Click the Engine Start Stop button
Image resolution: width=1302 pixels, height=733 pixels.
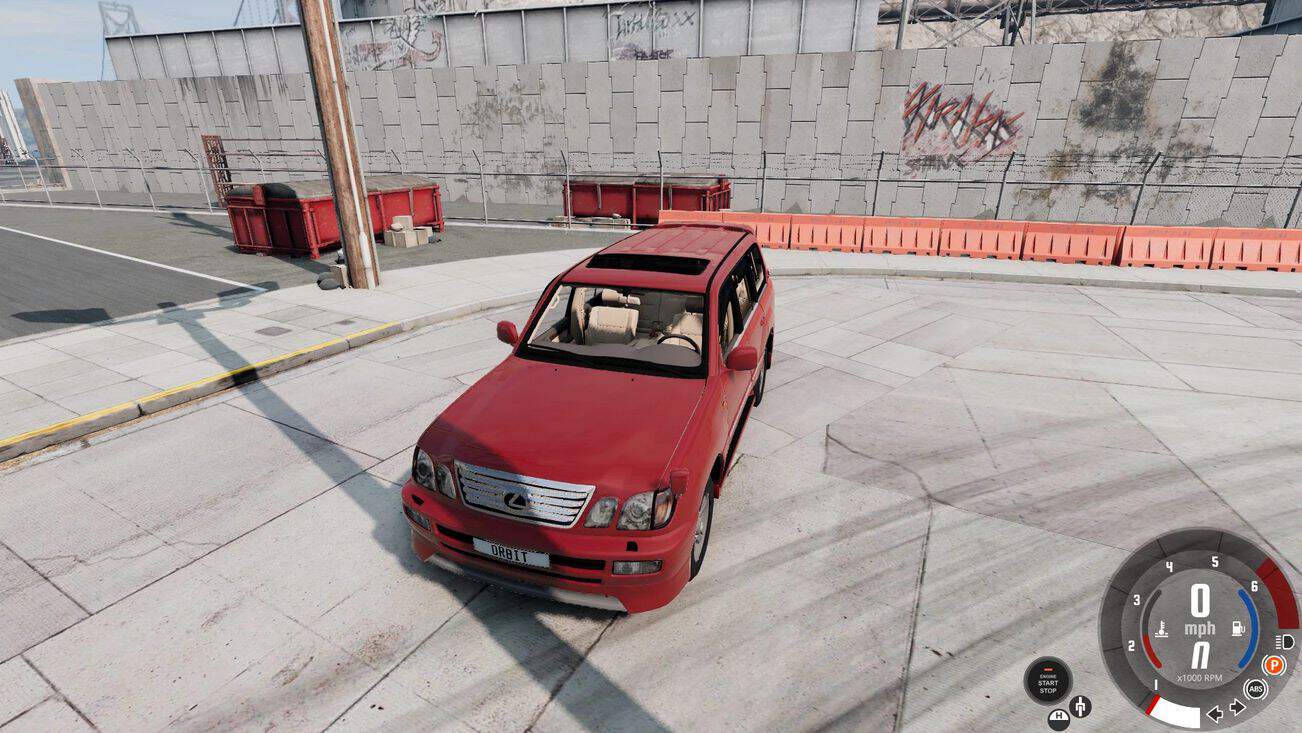[x=1047, y=681]
